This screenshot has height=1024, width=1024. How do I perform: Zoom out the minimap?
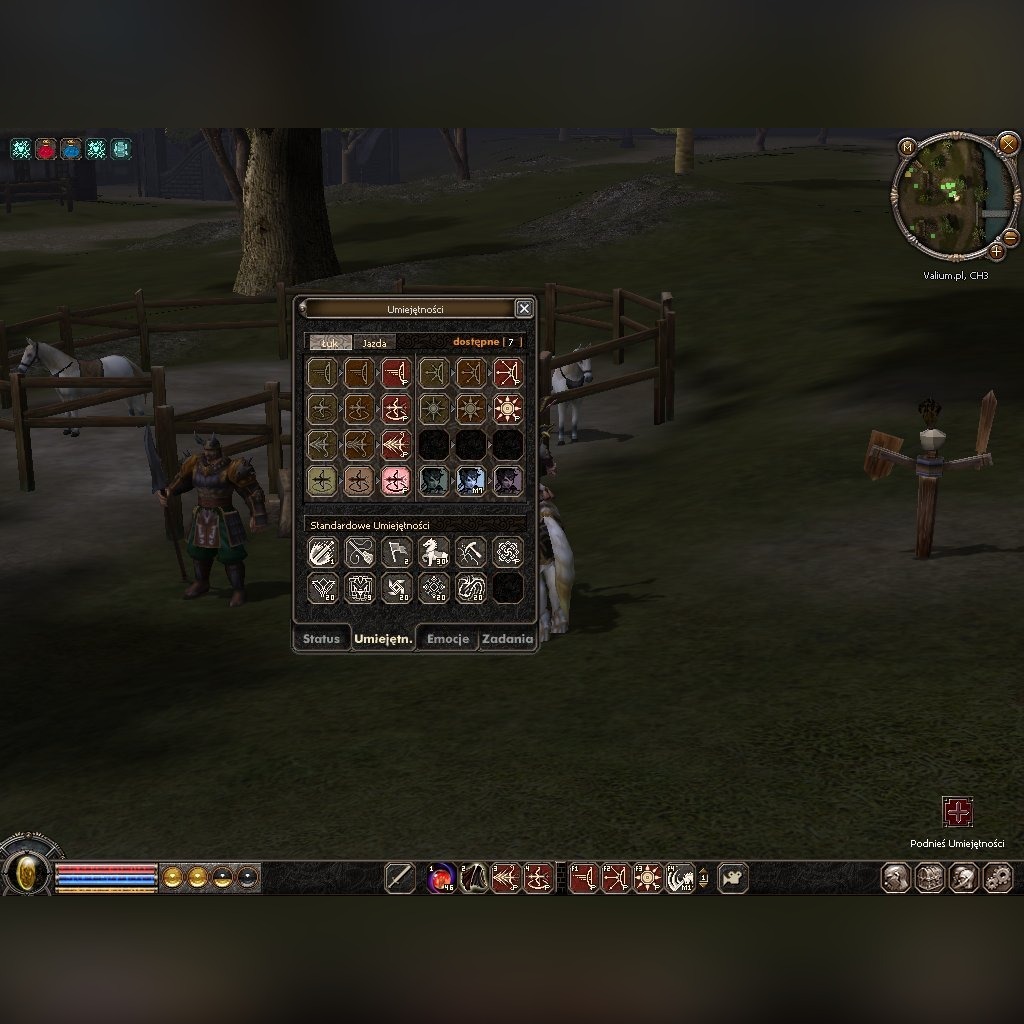pos(1010,237)
